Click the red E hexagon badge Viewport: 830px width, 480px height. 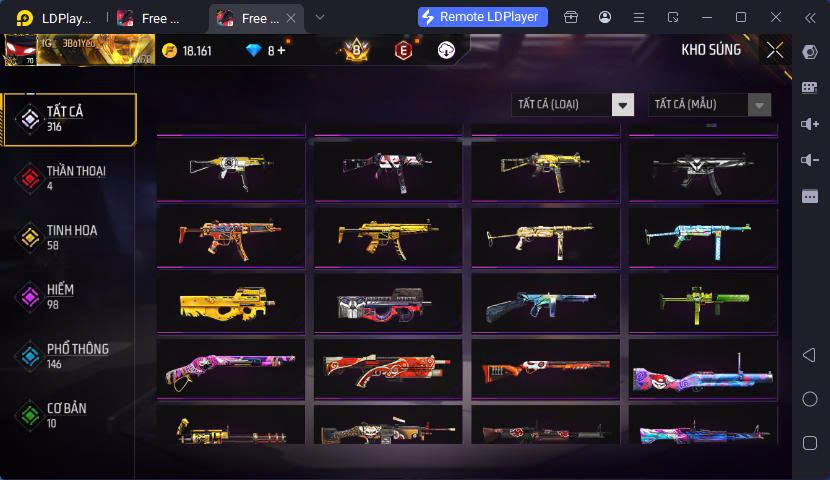(x=403, y=50)
